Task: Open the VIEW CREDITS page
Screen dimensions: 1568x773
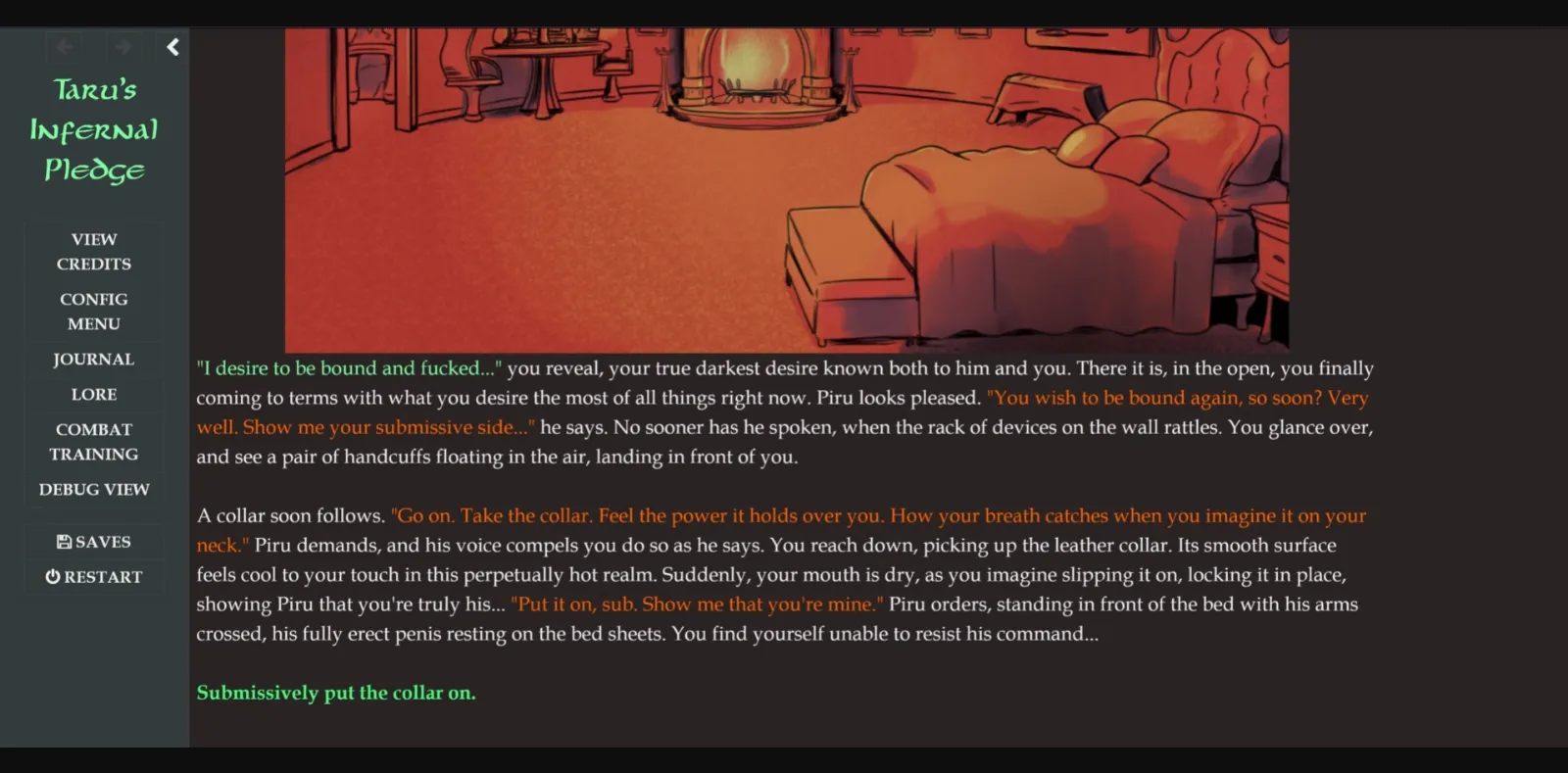Action: tap(93, 251)
